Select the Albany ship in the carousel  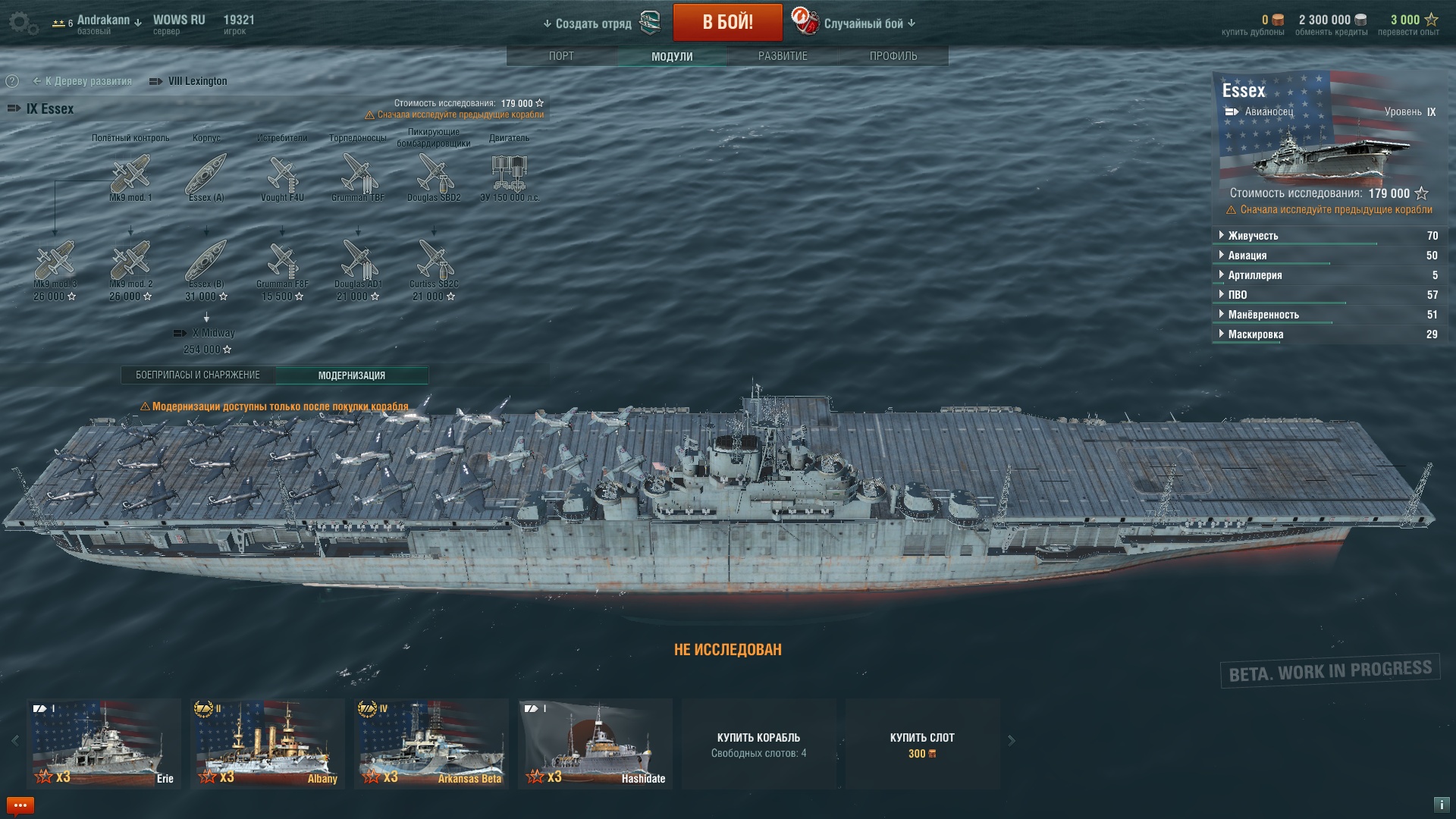[x=268, y=743]
